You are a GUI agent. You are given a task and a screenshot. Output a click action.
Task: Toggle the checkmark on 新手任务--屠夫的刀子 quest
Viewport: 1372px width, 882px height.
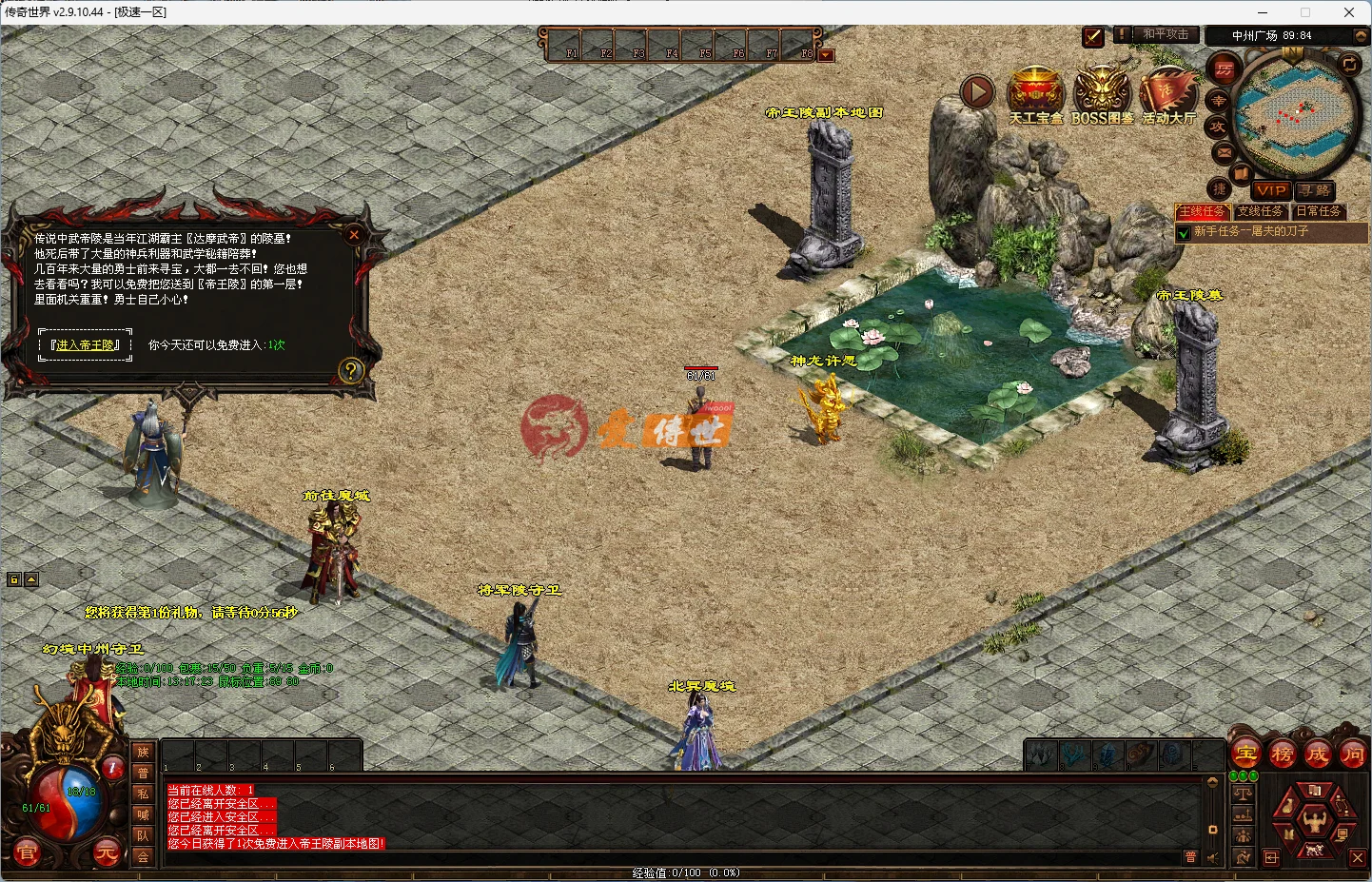point(1184,232)
